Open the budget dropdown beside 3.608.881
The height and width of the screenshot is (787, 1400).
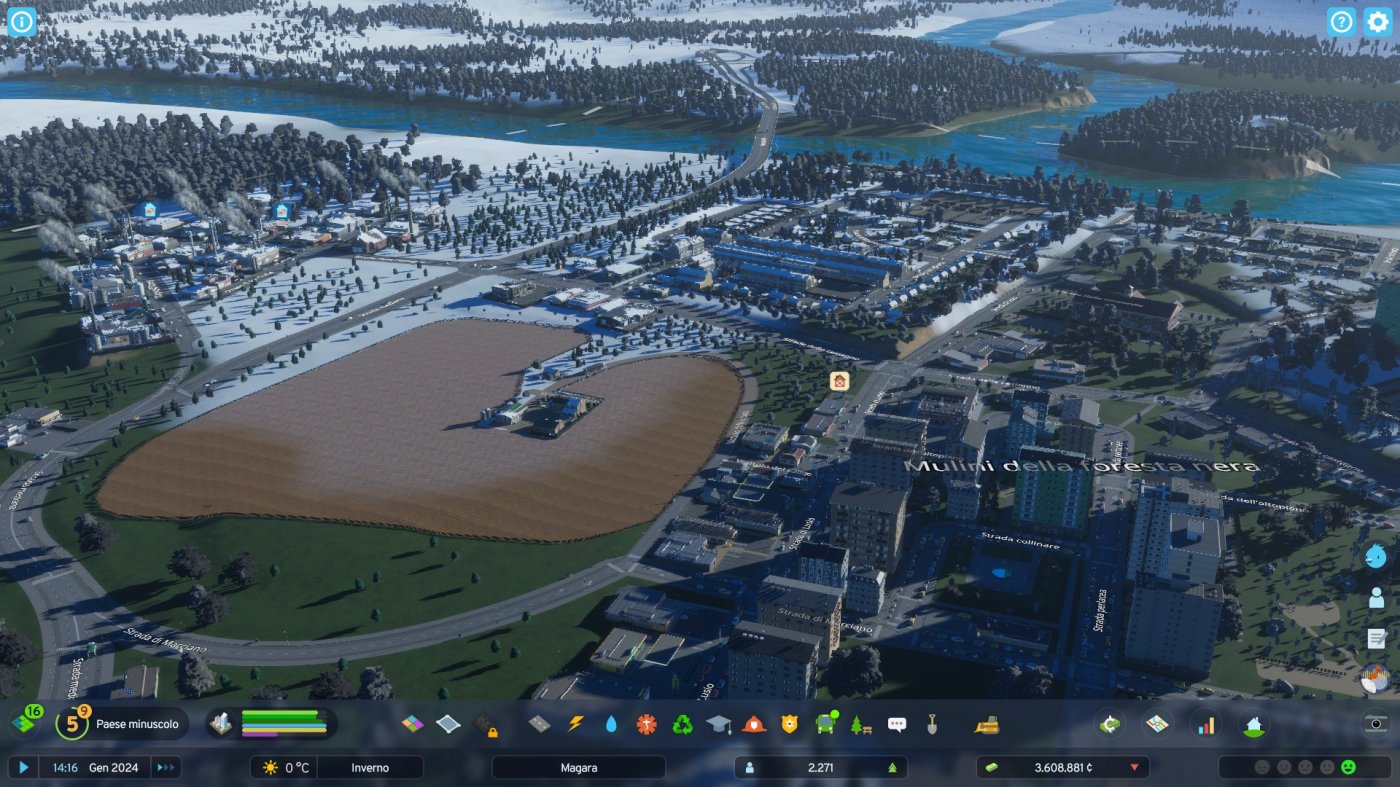click(x=1133, y=767)
